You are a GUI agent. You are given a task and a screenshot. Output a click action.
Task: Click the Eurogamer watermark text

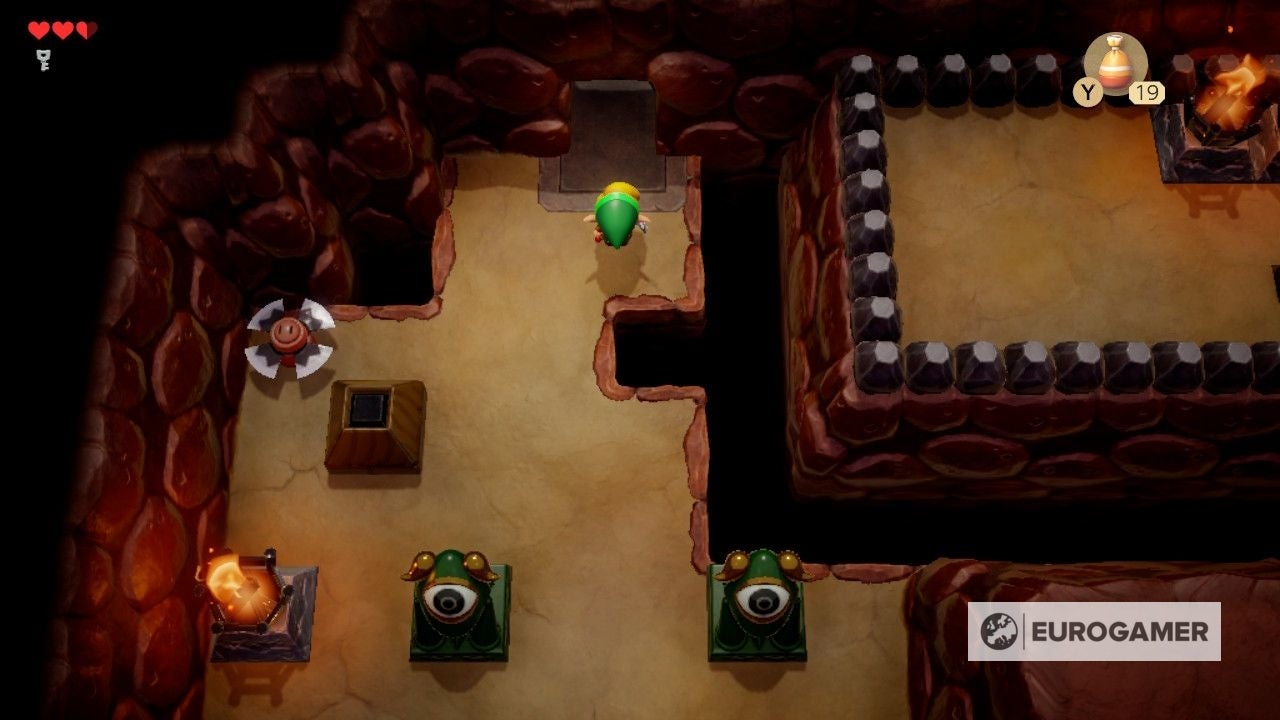point(1122,631)
